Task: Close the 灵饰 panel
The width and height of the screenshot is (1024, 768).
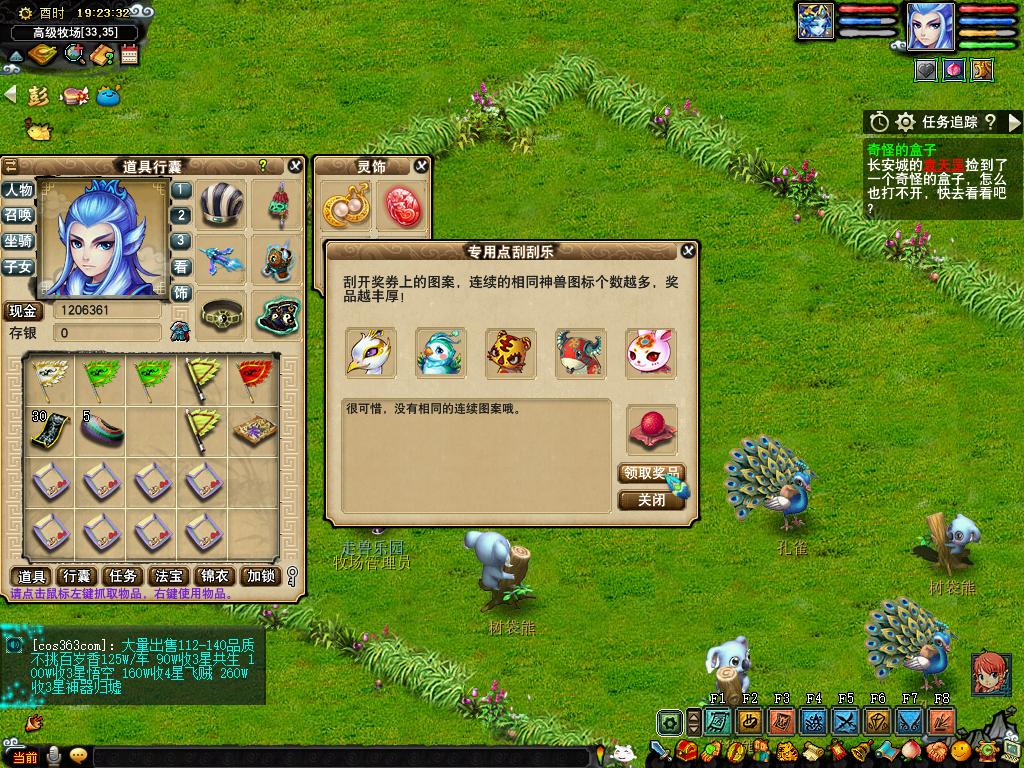Action: [421, 166]
